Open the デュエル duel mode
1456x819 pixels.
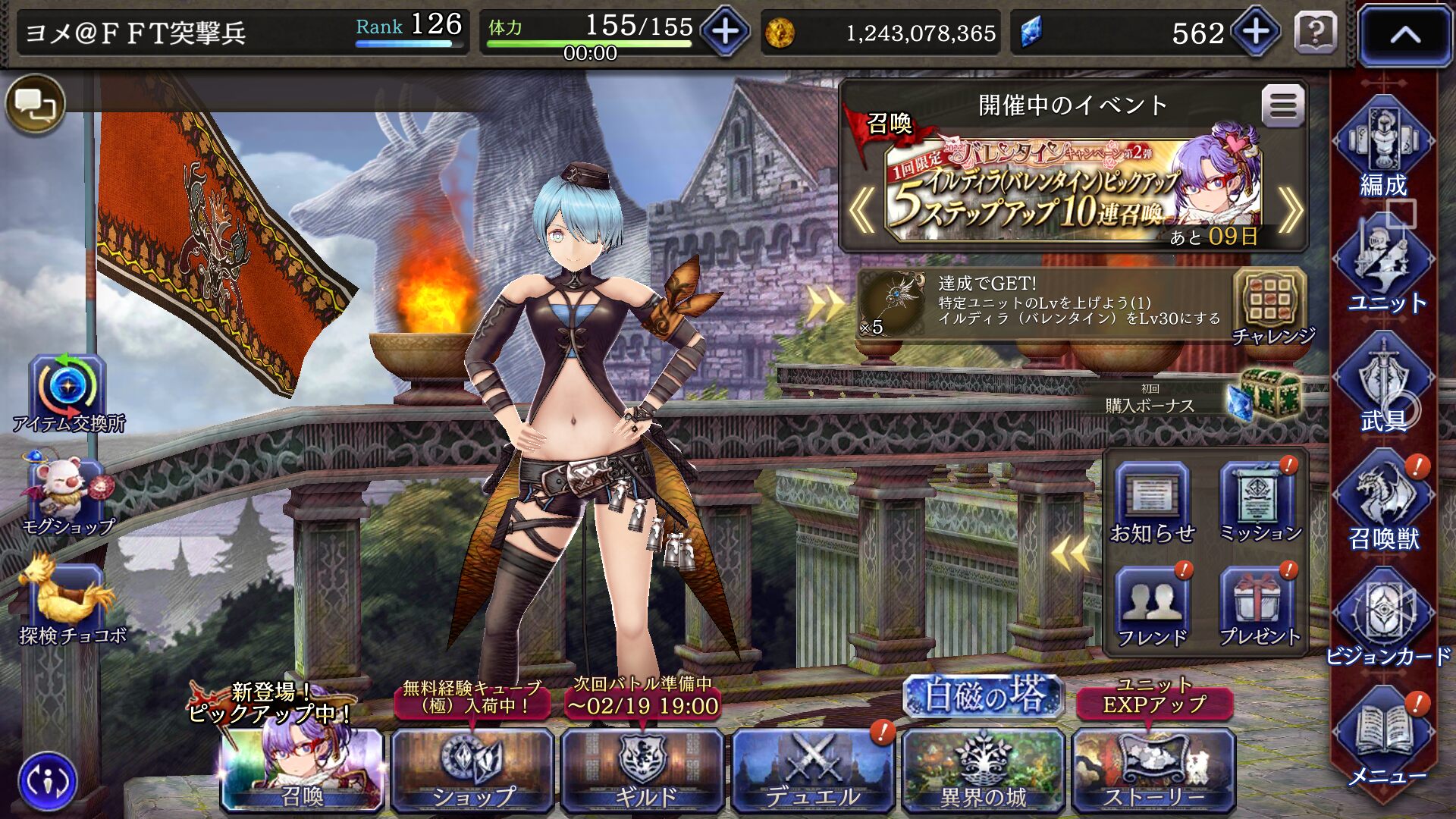tap(813, 769)
